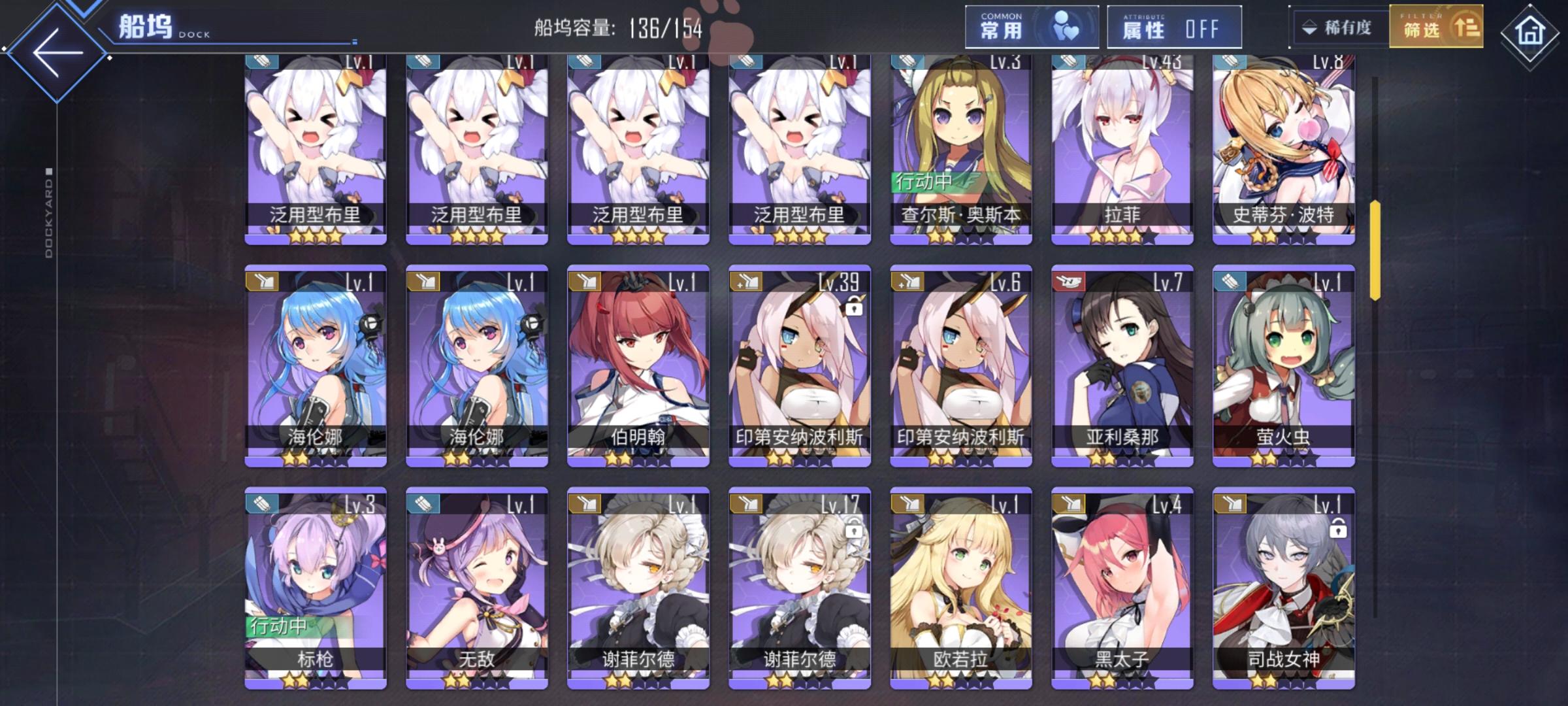Toggle the 属性 attribute display to ON
1568x706 pixels.
pos(1174,27)
